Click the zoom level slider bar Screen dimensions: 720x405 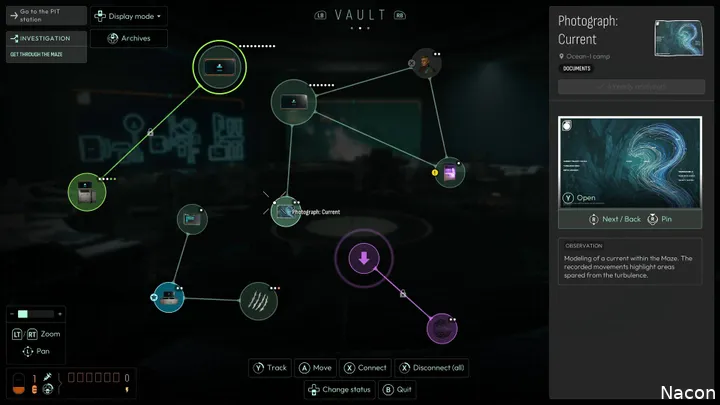pyautogui.click(x=34, y=314)
